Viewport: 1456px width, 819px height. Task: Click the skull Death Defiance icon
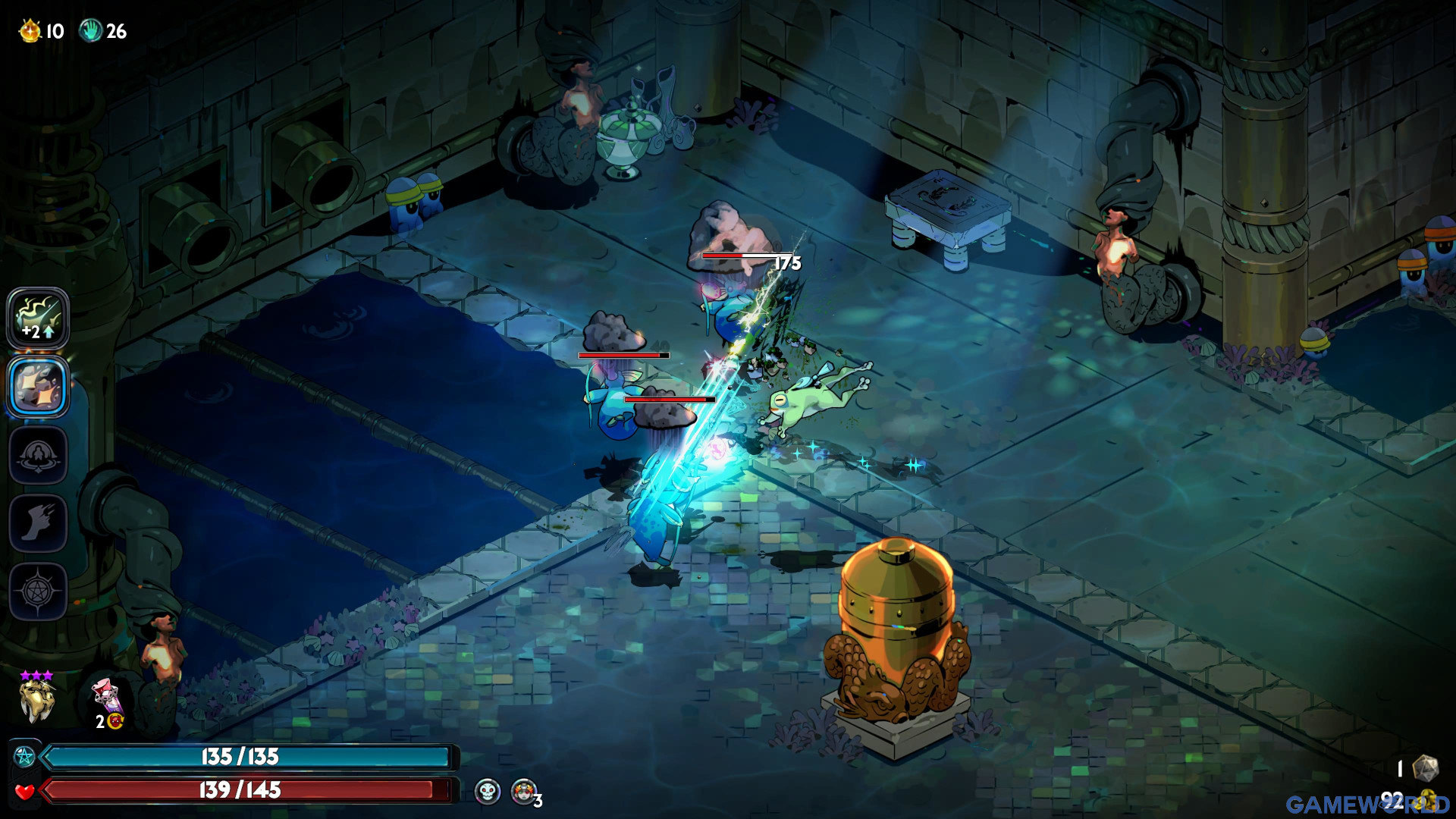(x=488, y=792)
